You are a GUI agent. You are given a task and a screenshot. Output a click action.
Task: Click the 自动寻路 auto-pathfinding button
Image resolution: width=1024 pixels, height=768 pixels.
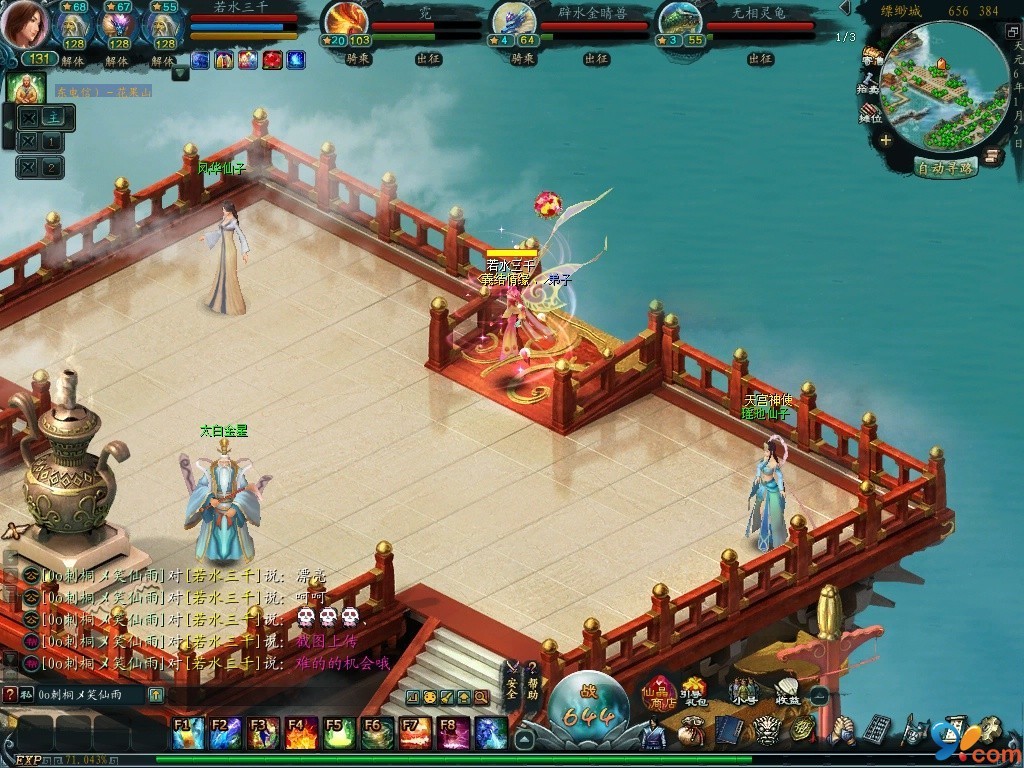[x=946, y=168]
